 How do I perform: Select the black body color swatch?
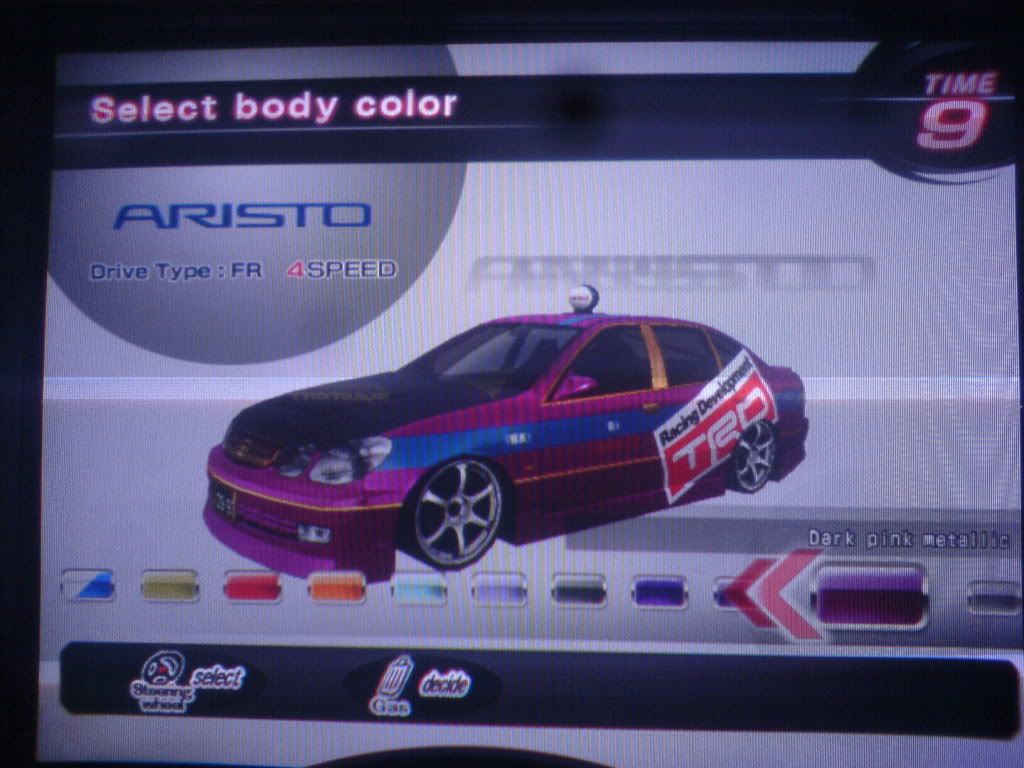point(579,590)
